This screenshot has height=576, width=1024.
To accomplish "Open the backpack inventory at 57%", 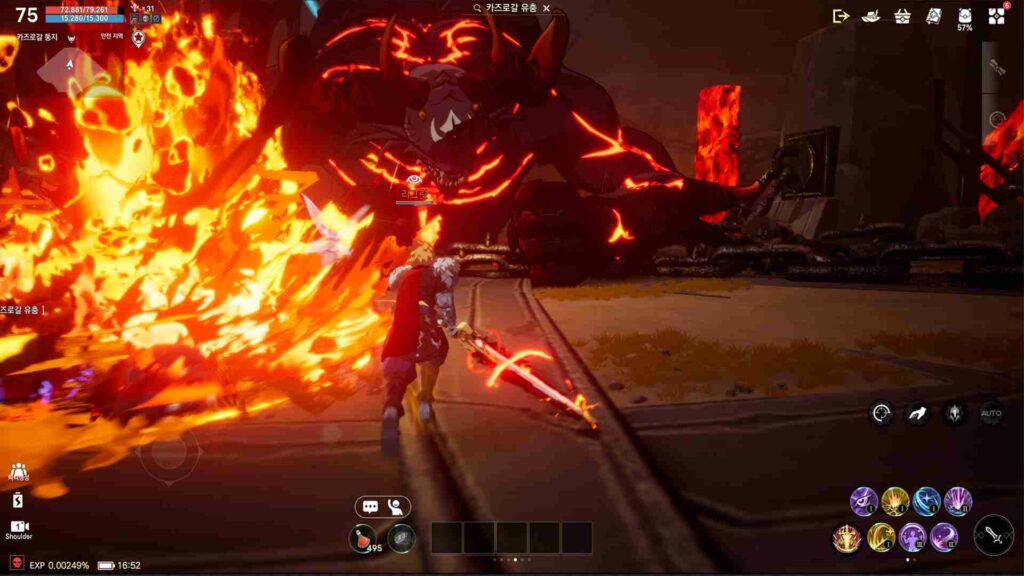I will pyautogui.click(x=964, y=17).
